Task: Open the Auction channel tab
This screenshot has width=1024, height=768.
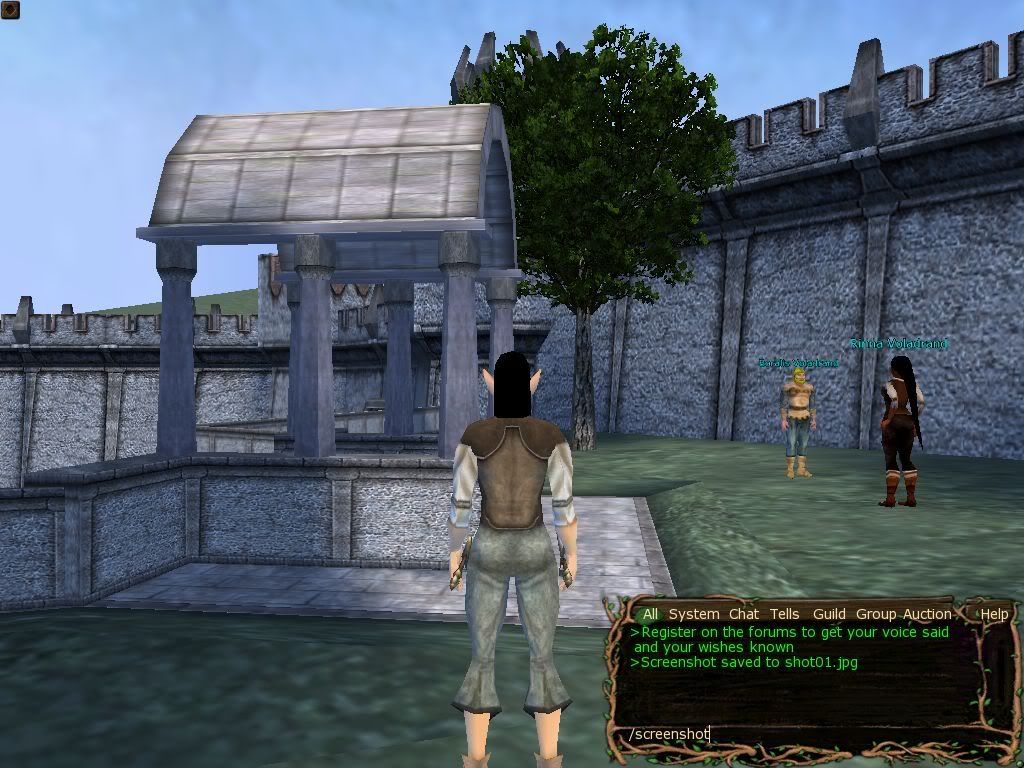Action: click(x=927, y=614)
